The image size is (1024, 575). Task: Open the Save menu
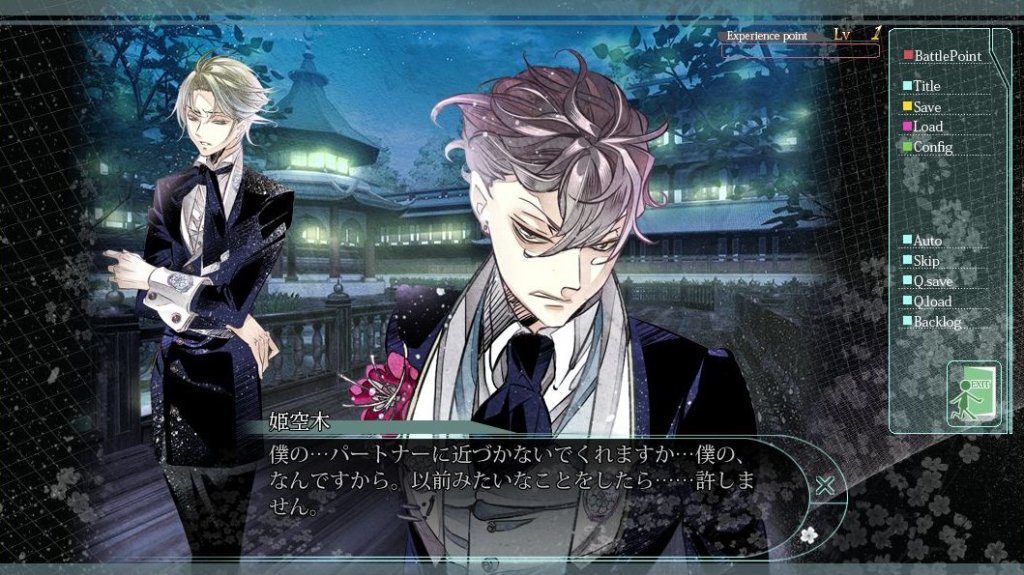click(926, 107)
